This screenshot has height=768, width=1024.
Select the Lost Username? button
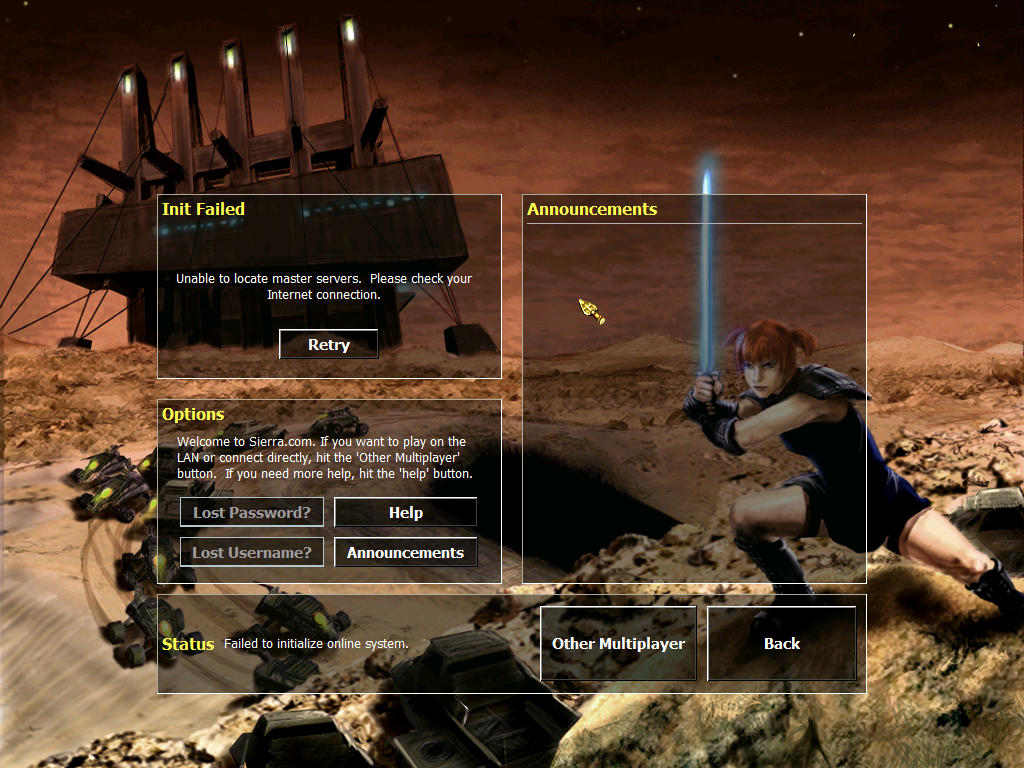[252, 552]
